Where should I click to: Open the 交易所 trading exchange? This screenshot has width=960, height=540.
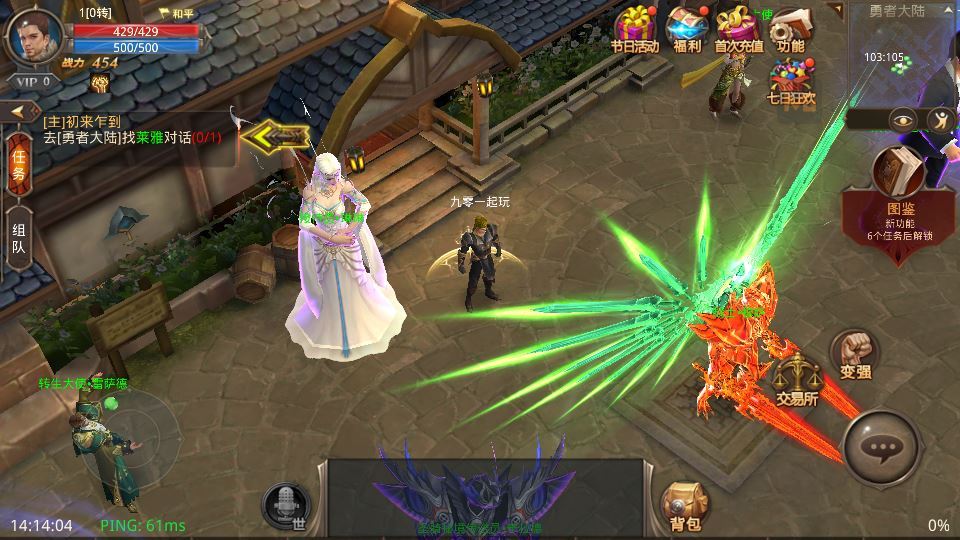pos(797,378)
